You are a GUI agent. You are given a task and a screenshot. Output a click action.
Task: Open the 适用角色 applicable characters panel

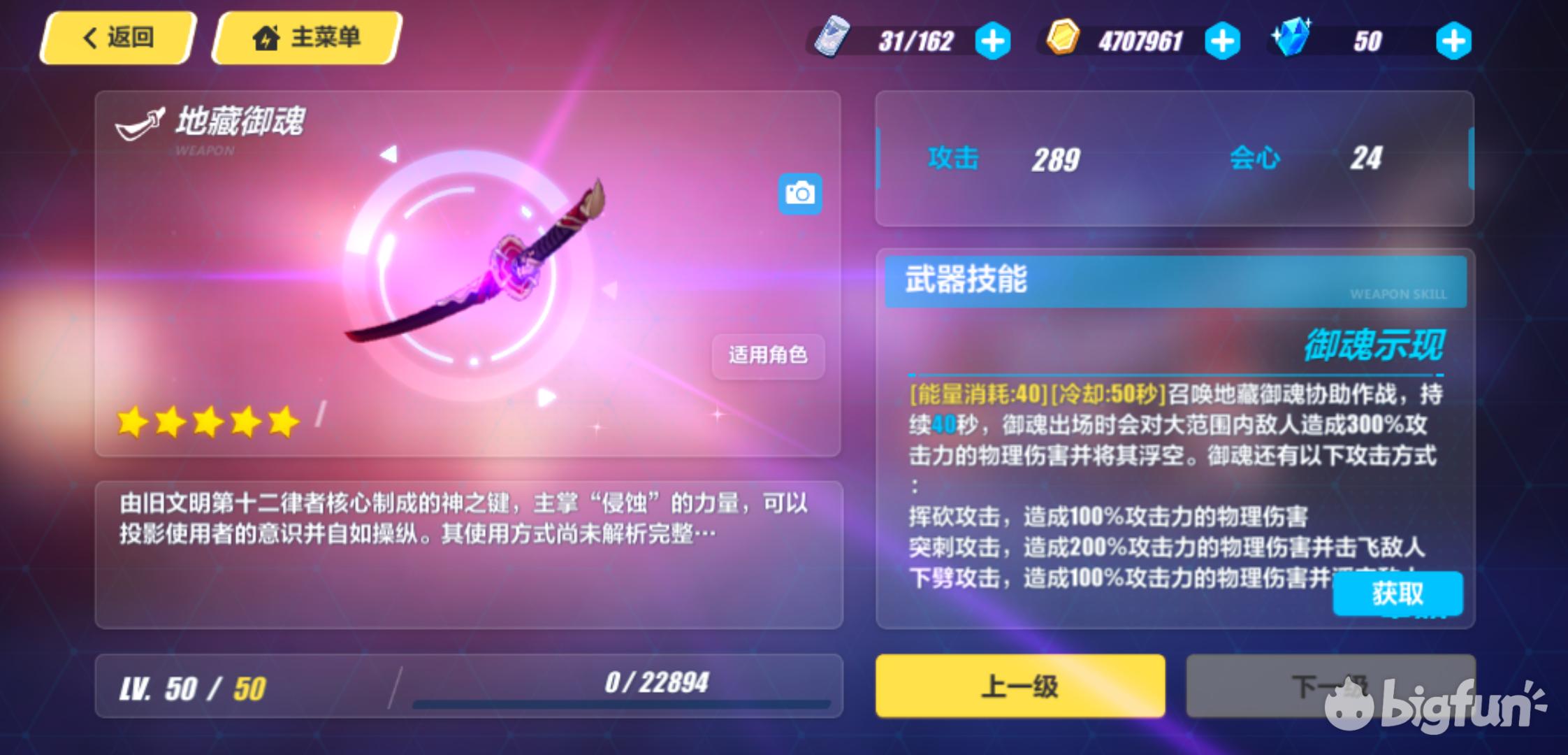click(x=767, y=357)
